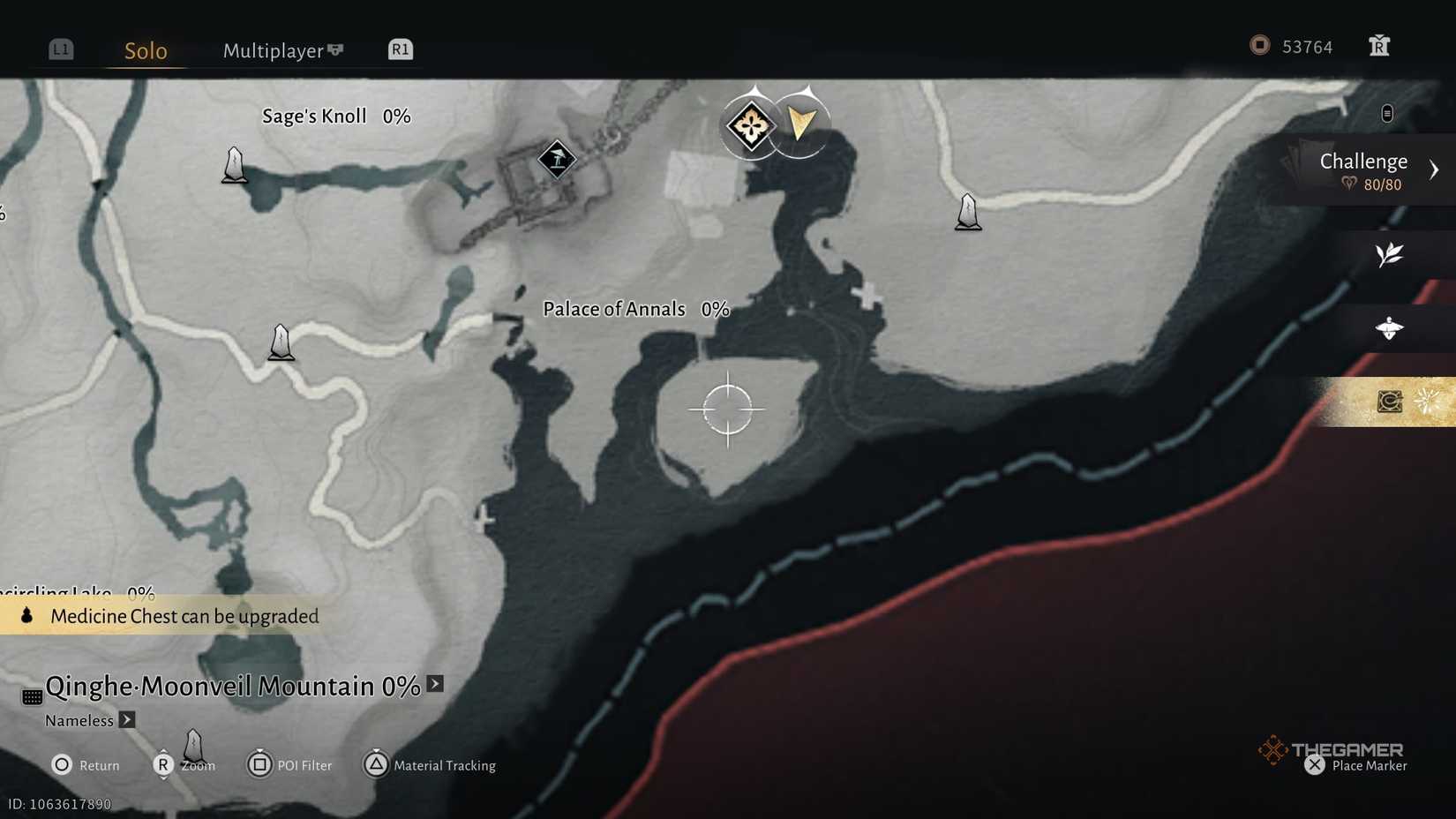Viewport: 1456px width, 819px height.
Task: Select the gold arrow player waypoint marker
Action: point(801,124)
